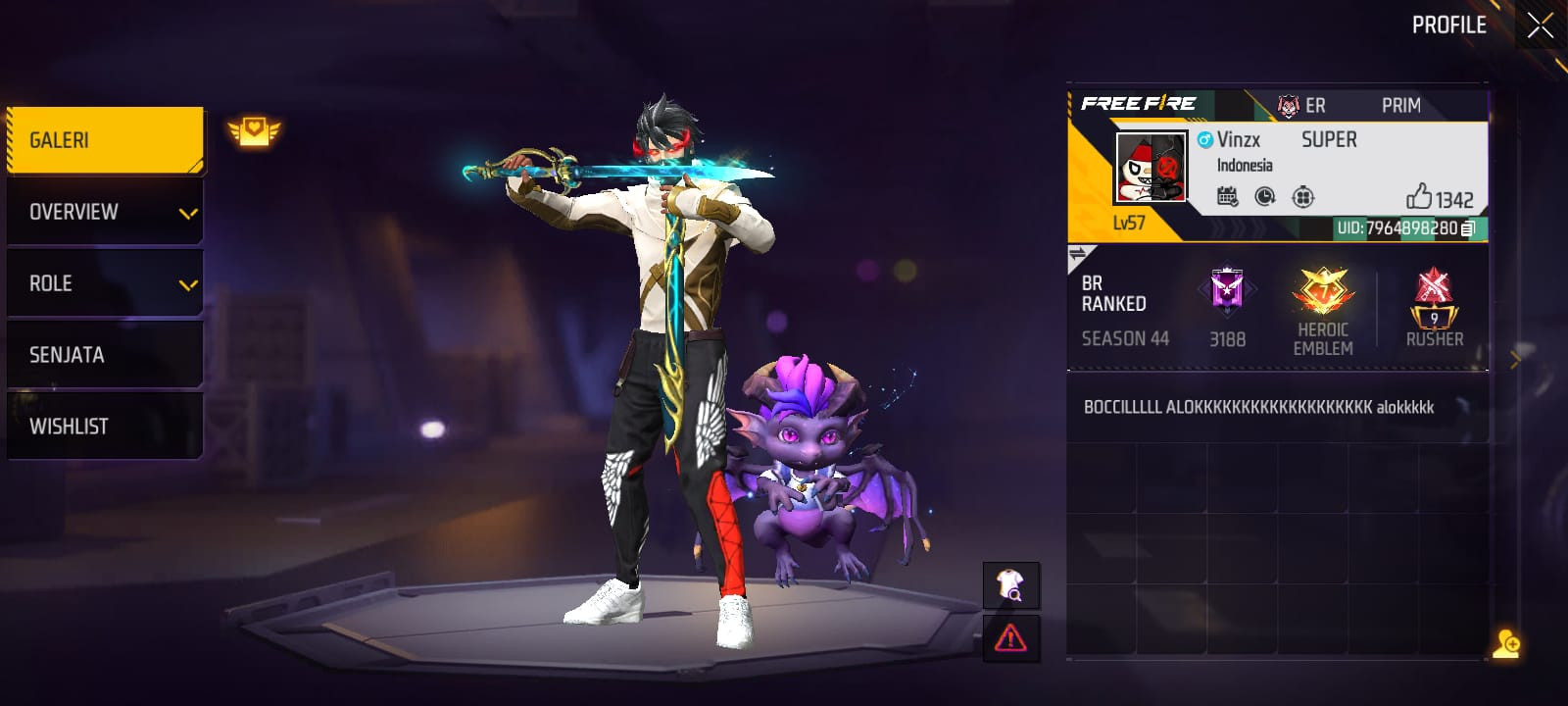Open the Senjata tab
The image size is (1568, 706).
(x=105, y=355)
